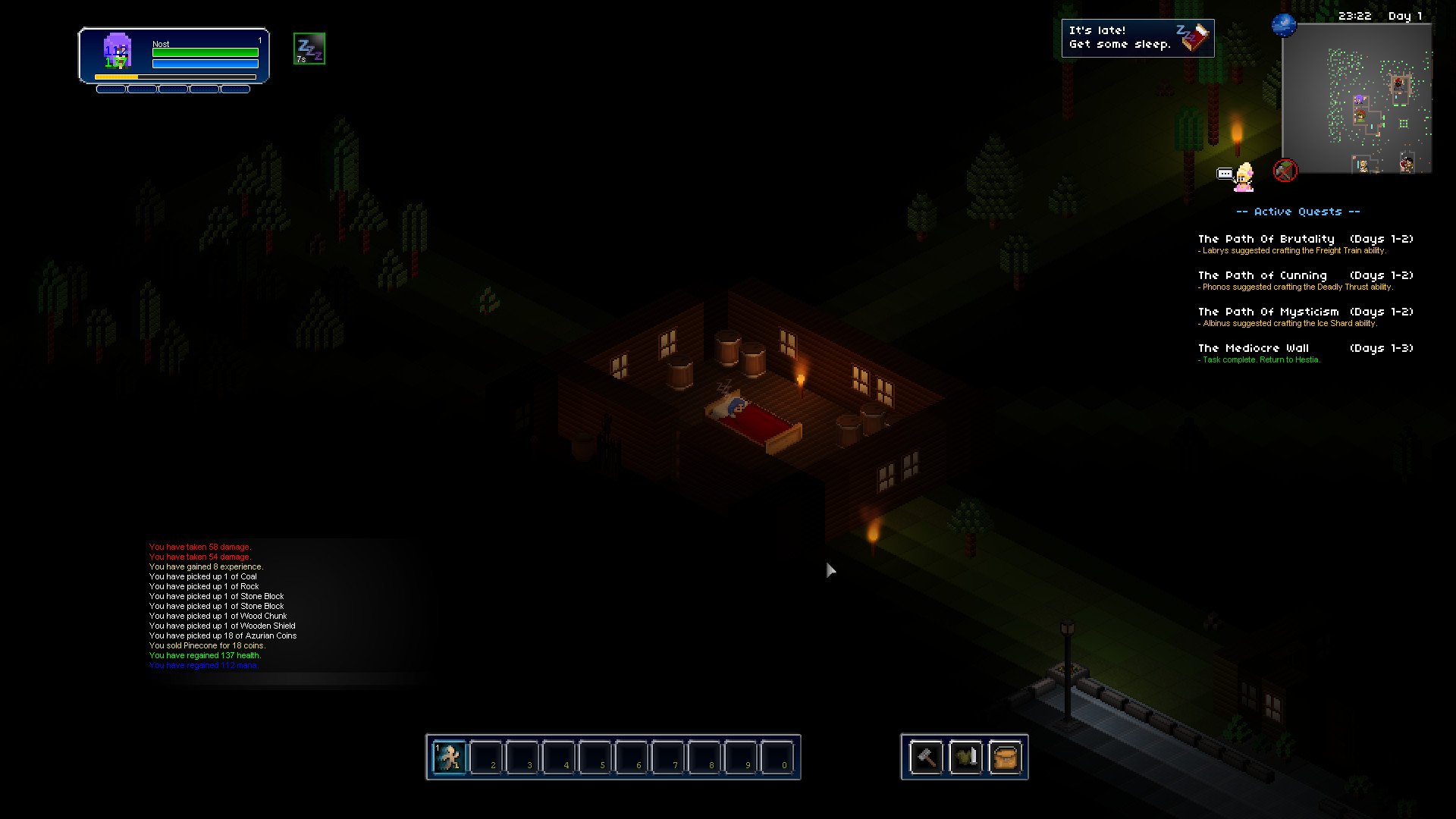The height and width of the screenshot is (819, 1456).
Task: Open chat with the blonde character portrait
Action: (x=1244, y=177)
